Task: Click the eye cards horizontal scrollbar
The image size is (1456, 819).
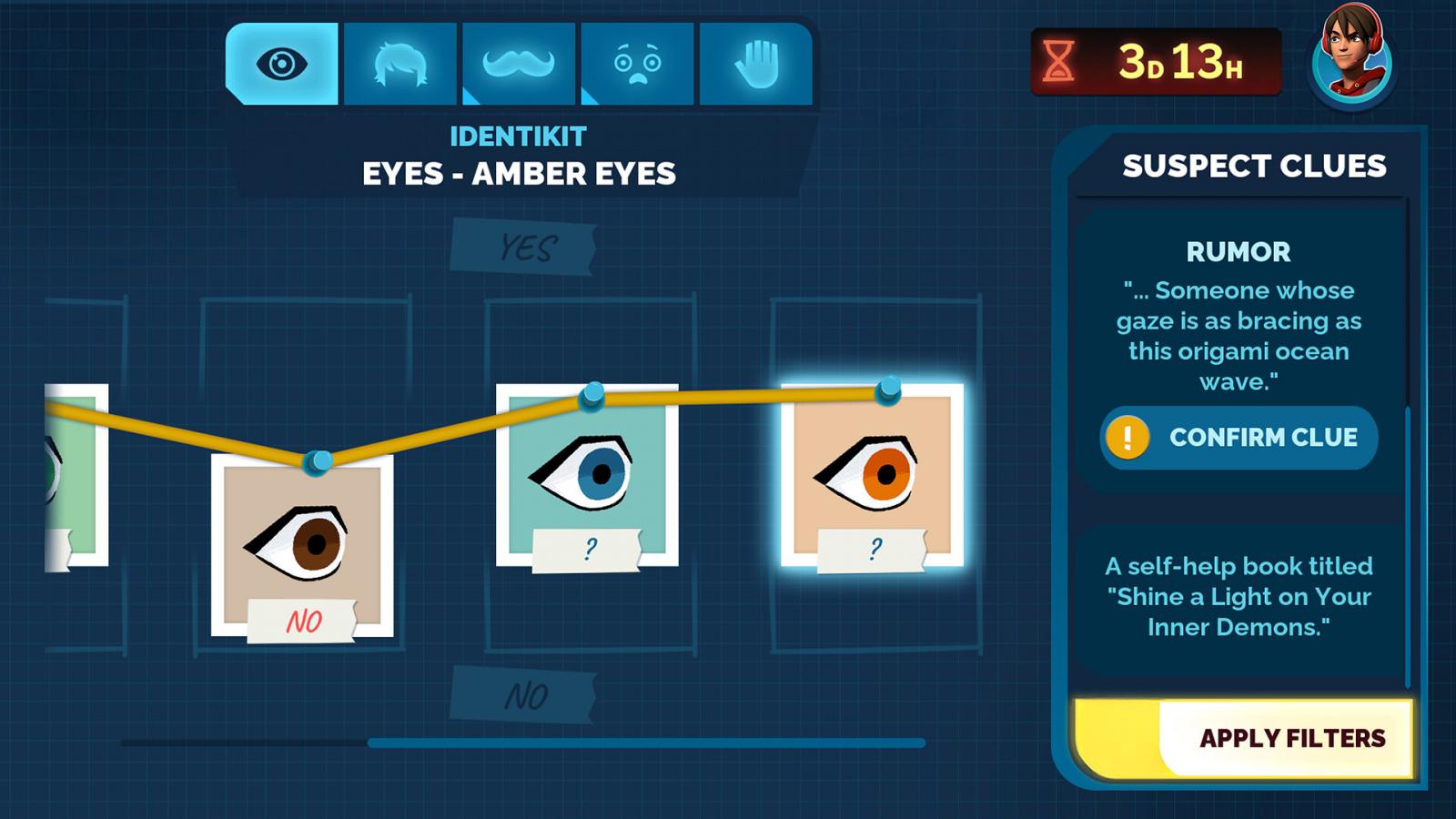Action: (646, 743)
